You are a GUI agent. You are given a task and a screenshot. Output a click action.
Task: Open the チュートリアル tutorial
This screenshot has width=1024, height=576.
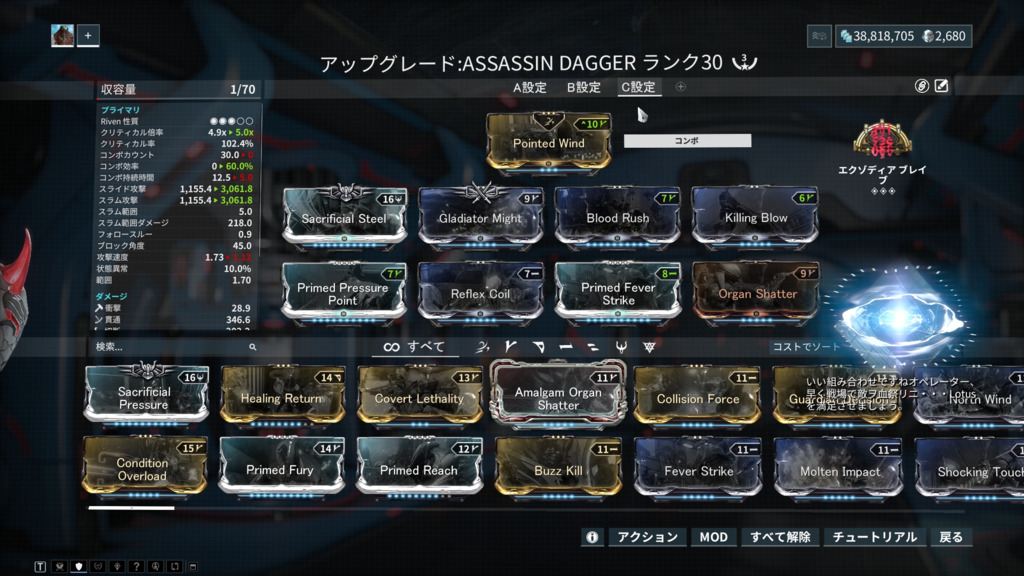(874, 537)
